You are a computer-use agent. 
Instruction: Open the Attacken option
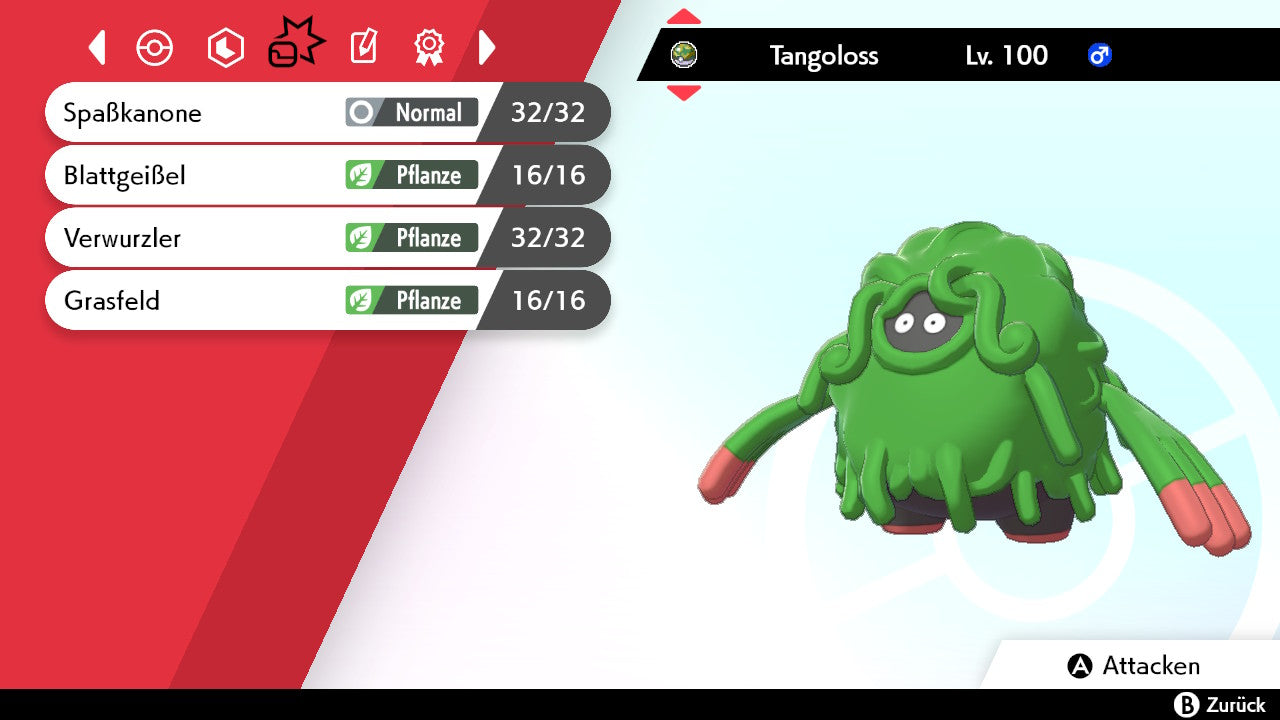[1134, 666]
